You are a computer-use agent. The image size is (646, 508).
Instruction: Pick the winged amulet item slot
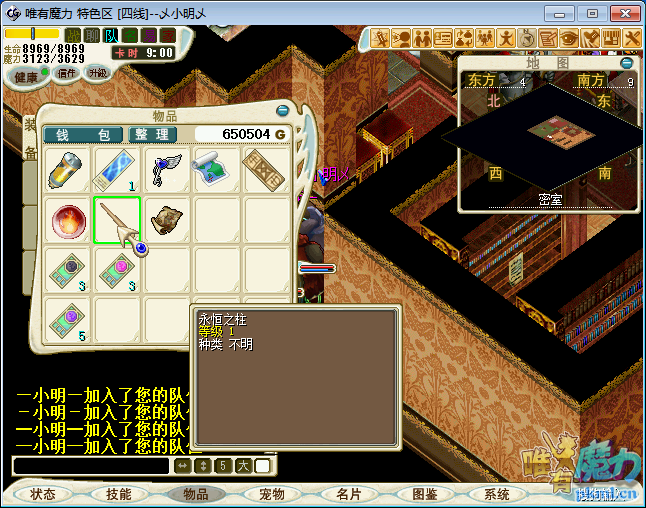click(166, 169)
